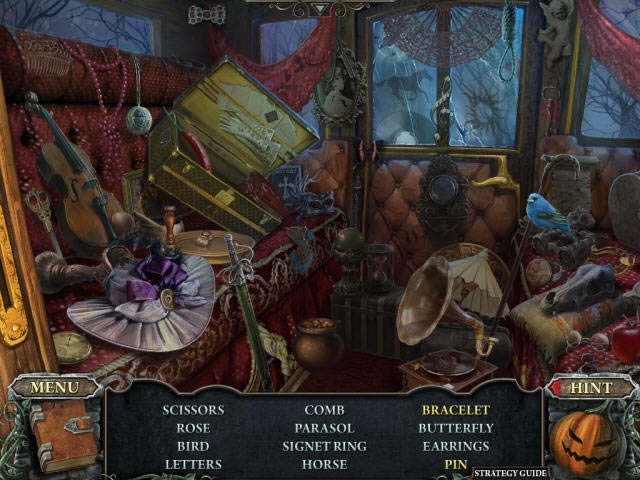The height and width of the screenshot is (480, 640).
Task: Open the MENU button
Action: point(54,387)
